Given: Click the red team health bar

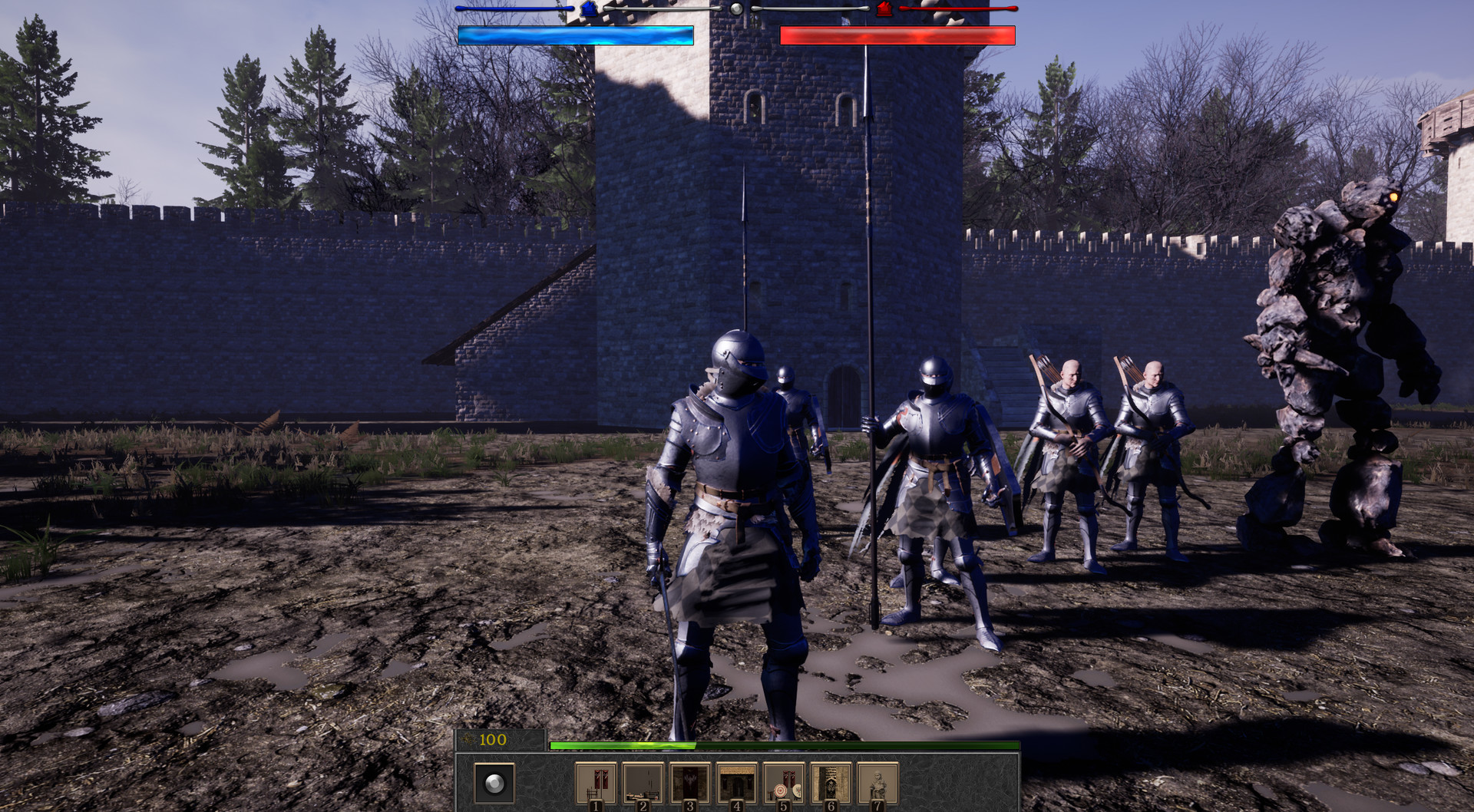Looking at the screenshot, I should click(x=898, y=34).
